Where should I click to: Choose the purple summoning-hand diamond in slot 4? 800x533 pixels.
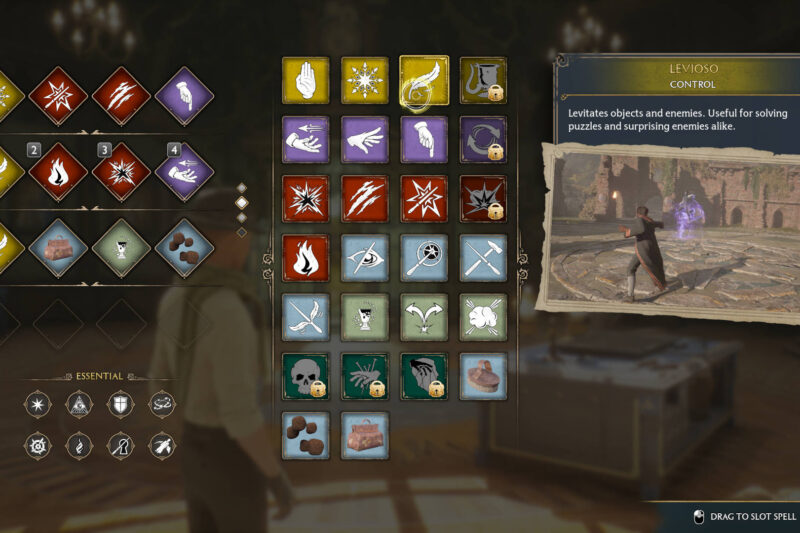pyautogui.click(x=184, y=171)
